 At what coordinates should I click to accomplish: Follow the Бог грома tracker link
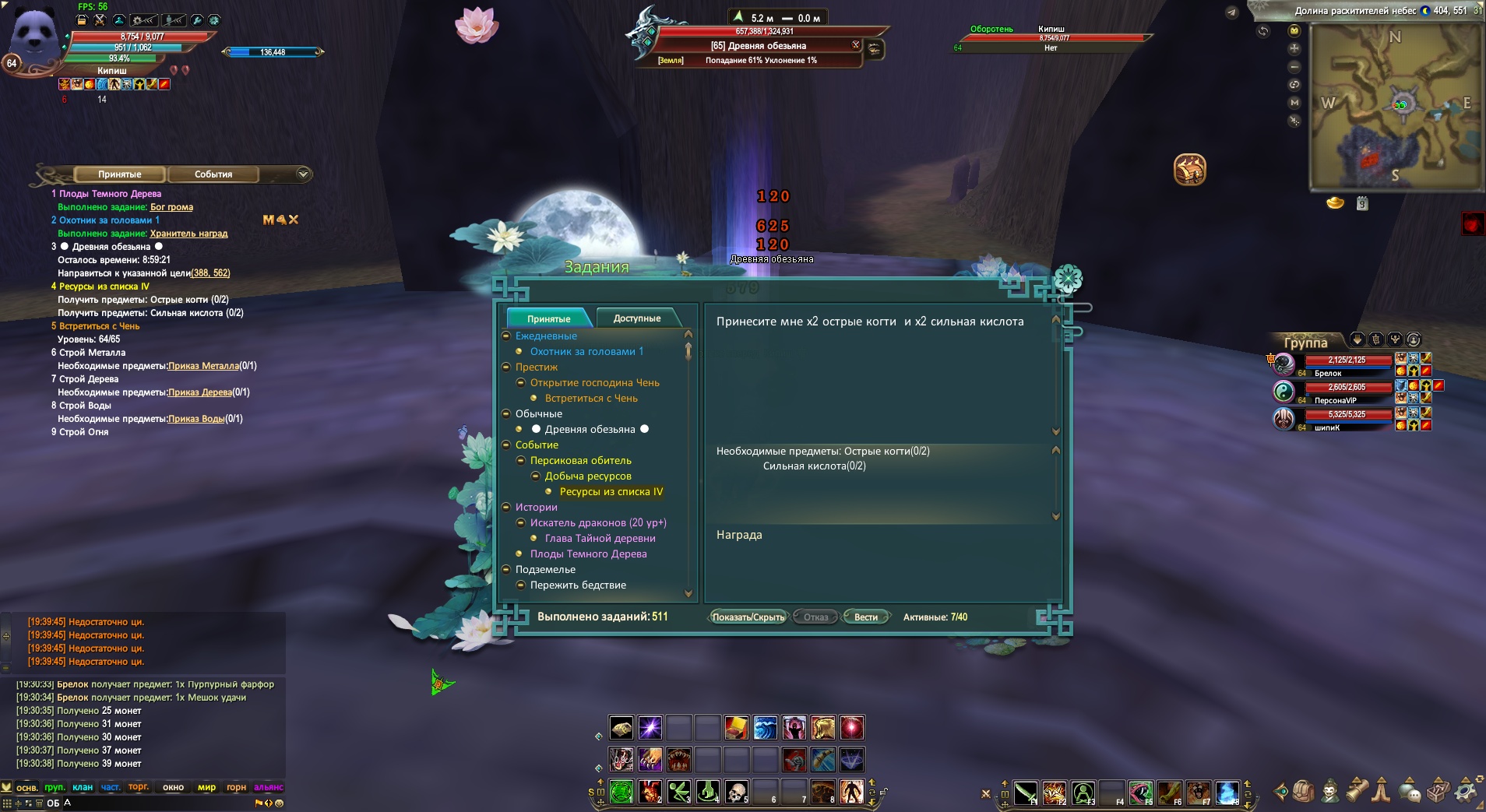coord(171,207)
